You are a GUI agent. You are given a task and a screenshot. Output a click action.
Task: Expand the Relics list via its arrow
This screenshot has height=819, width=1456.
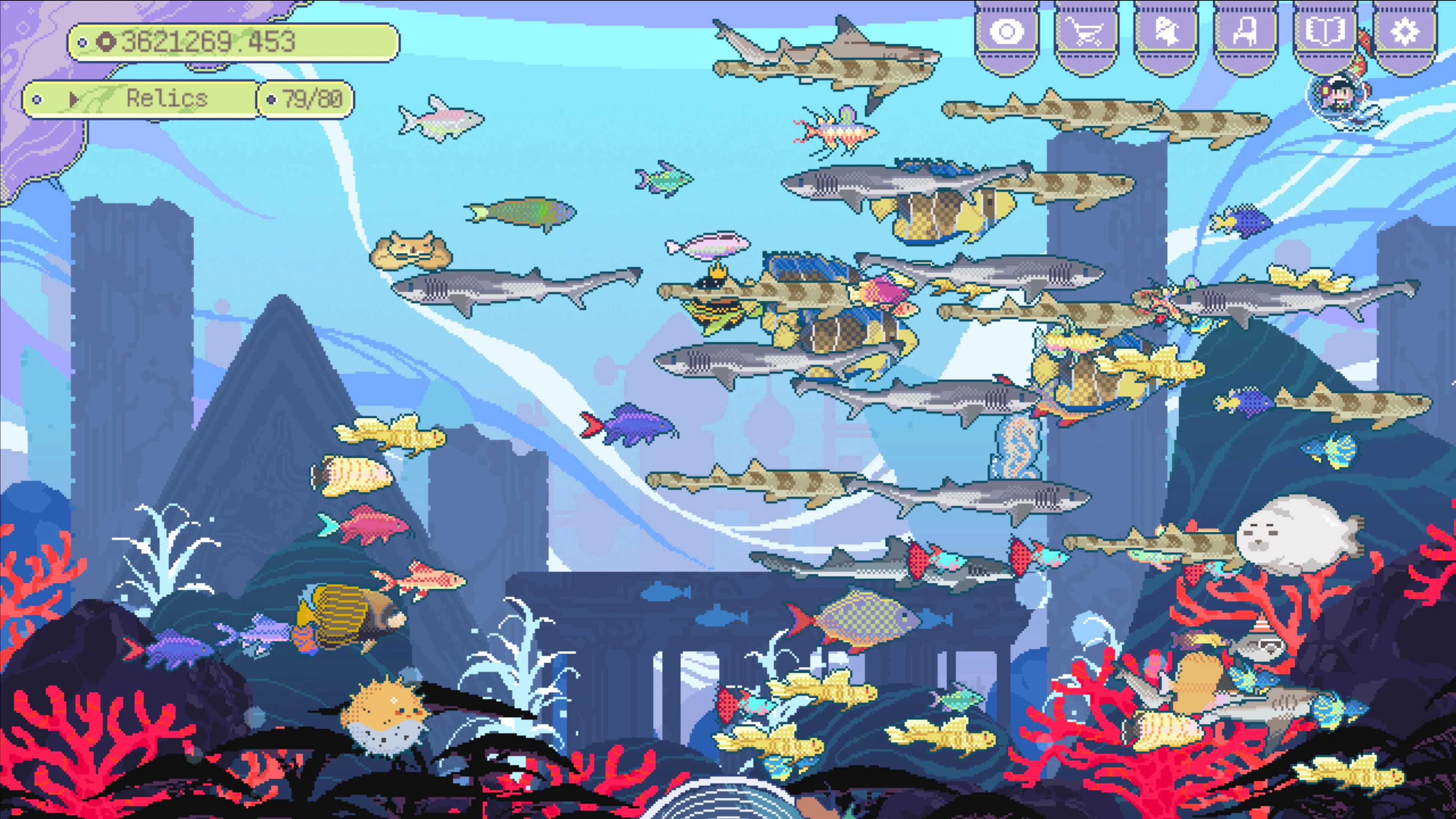[74, 99]
